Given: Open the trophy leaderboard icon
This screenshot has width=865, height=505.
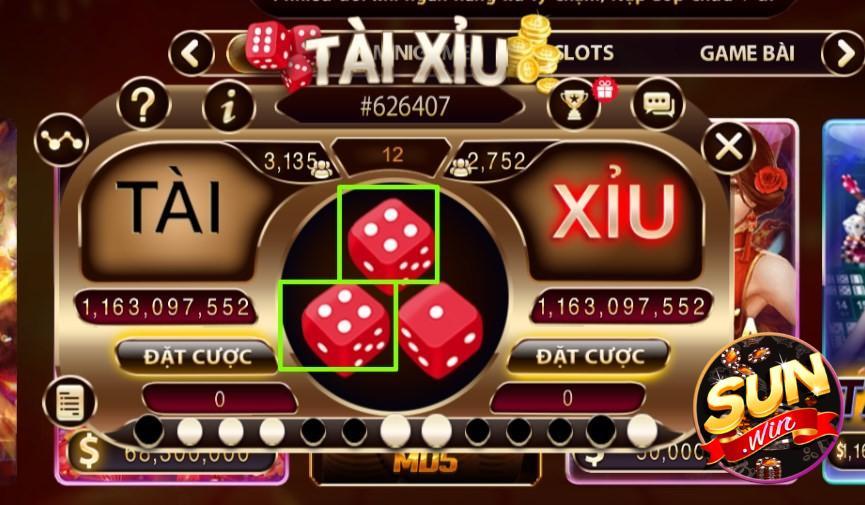Looking at the screenshot, I should coord(573,104).
